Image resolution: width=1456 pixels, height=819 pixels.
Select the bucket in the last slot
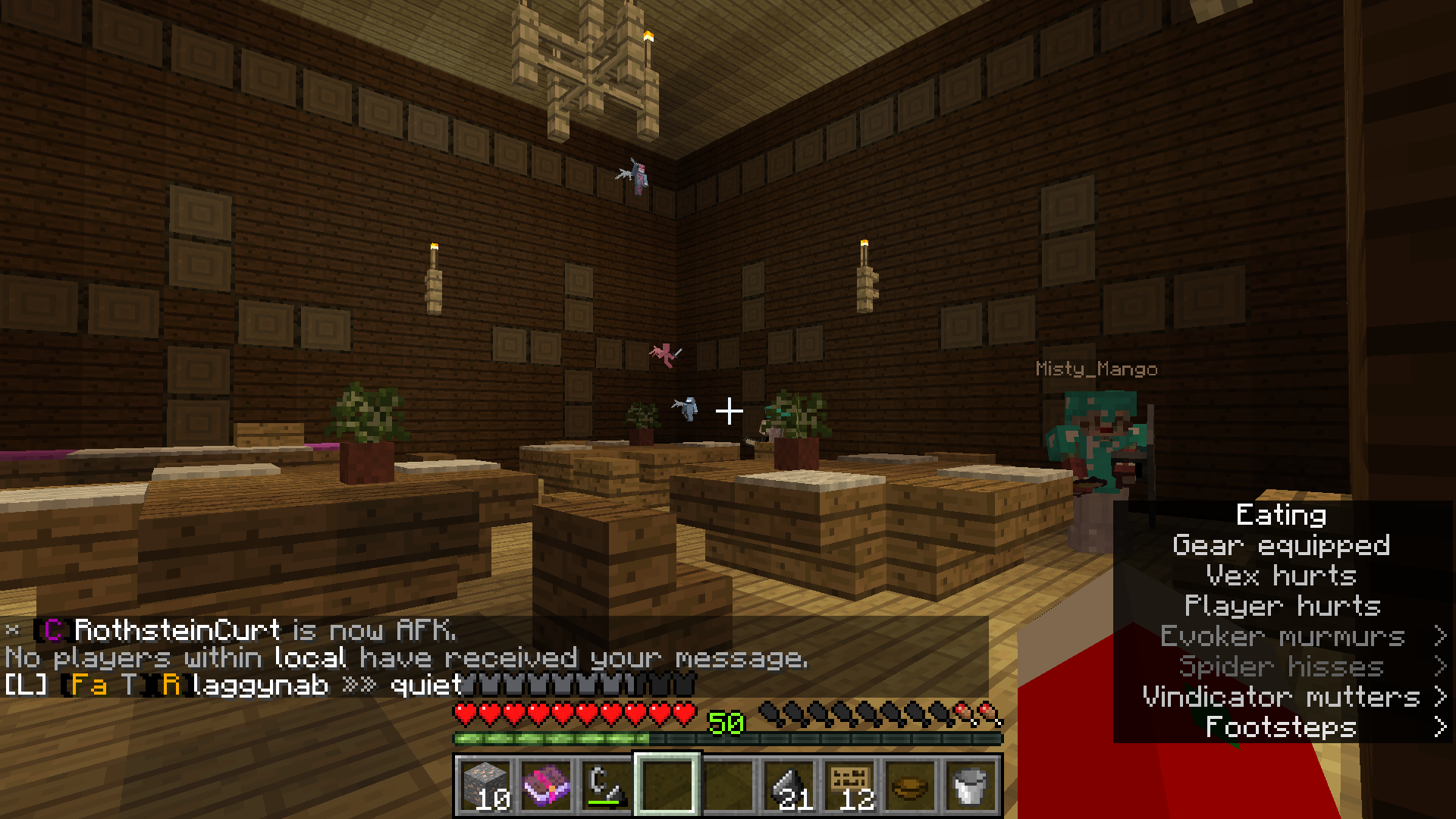click(x=971, y=785)
